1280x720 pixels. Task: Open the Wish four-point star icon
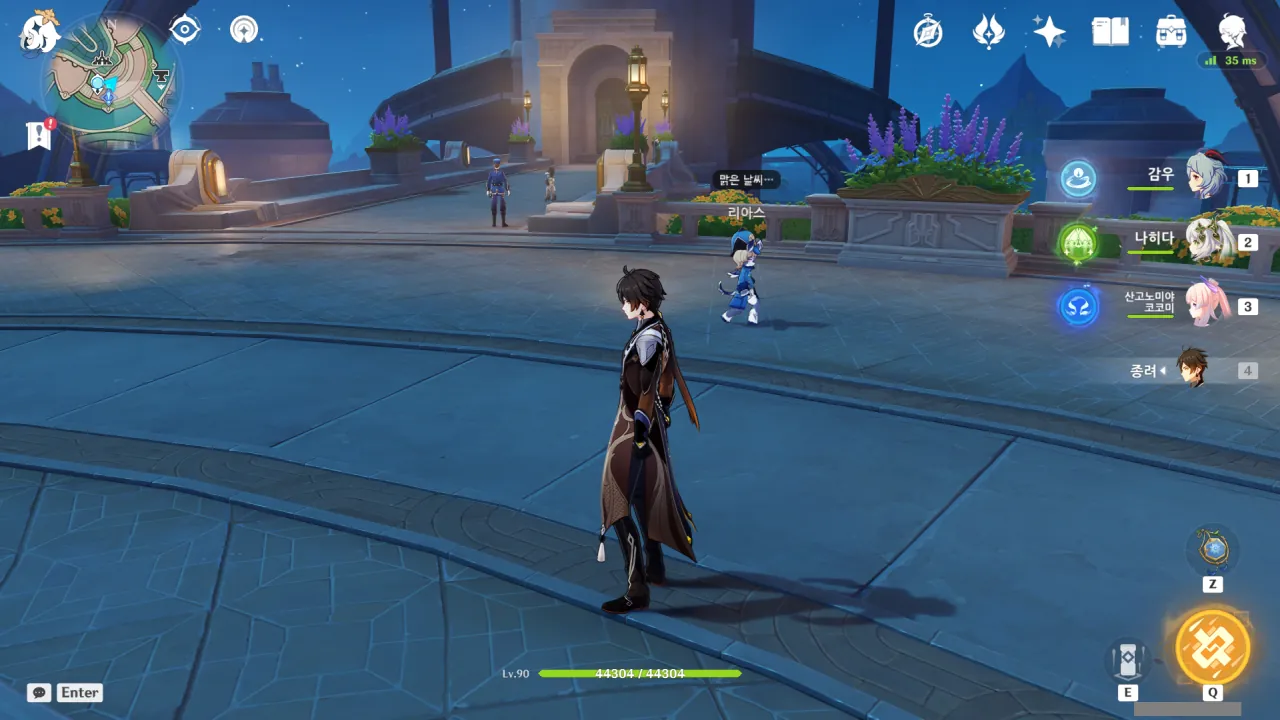pos(1049,32)
